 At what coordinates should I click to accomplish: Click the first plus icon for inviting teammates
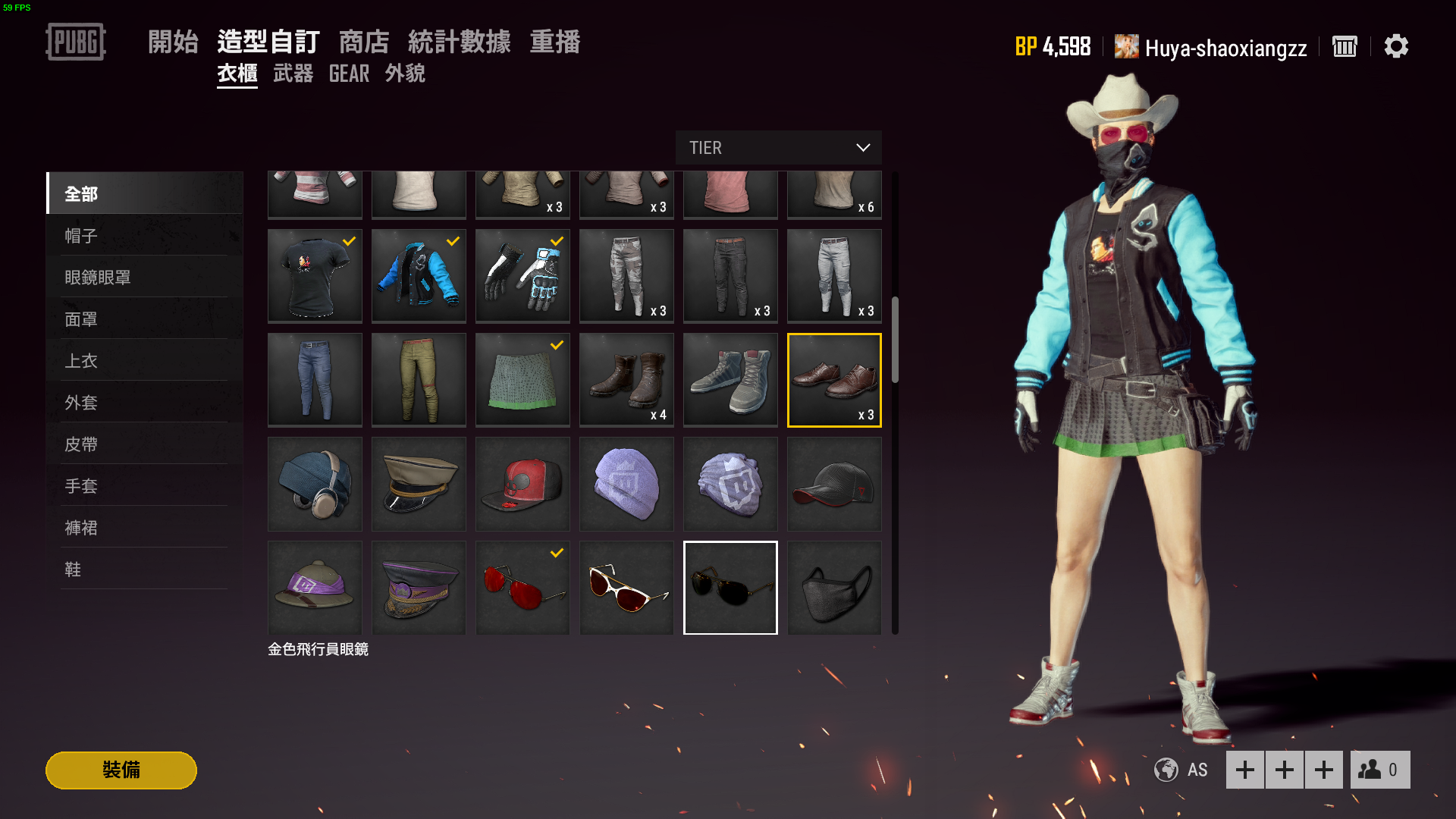click(x=1246, y=770)
